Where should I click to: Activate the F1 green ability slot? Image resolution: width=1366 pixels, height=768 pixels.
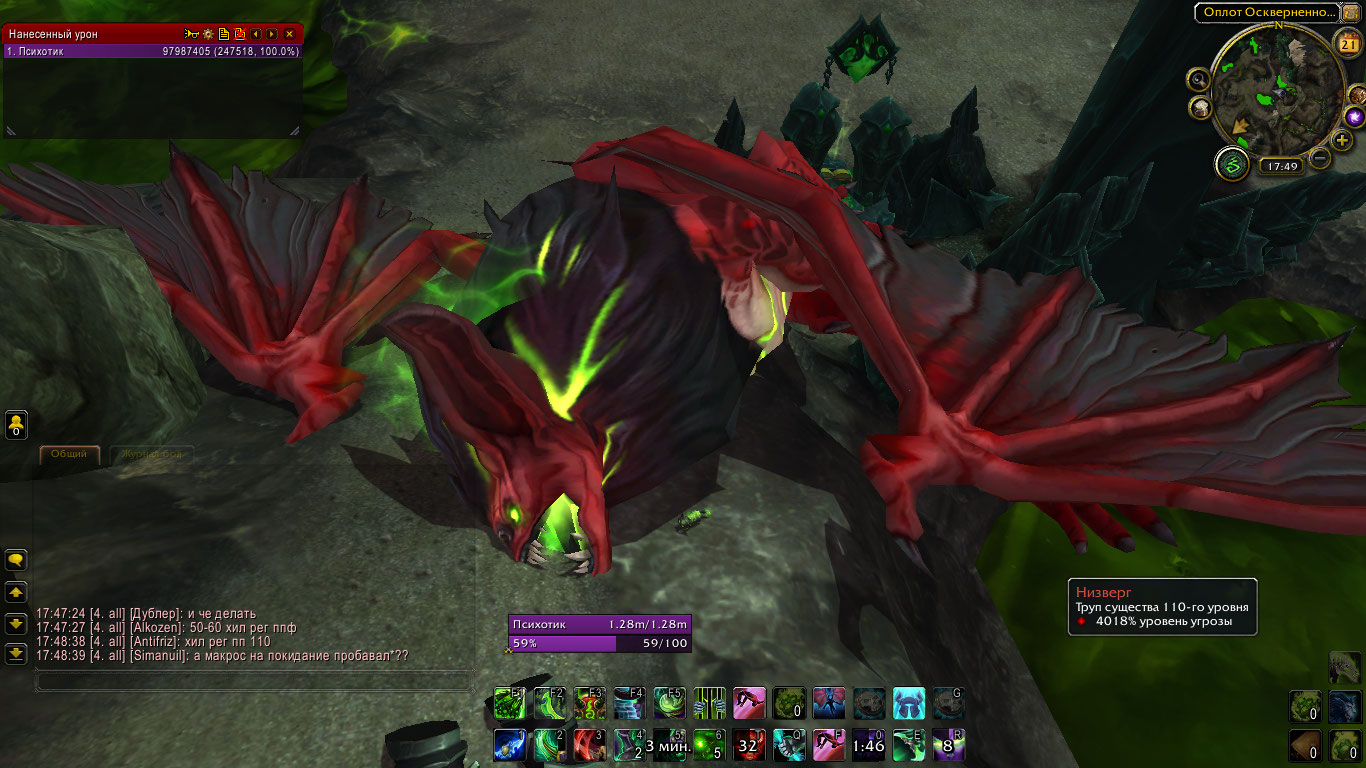point(510,703)
